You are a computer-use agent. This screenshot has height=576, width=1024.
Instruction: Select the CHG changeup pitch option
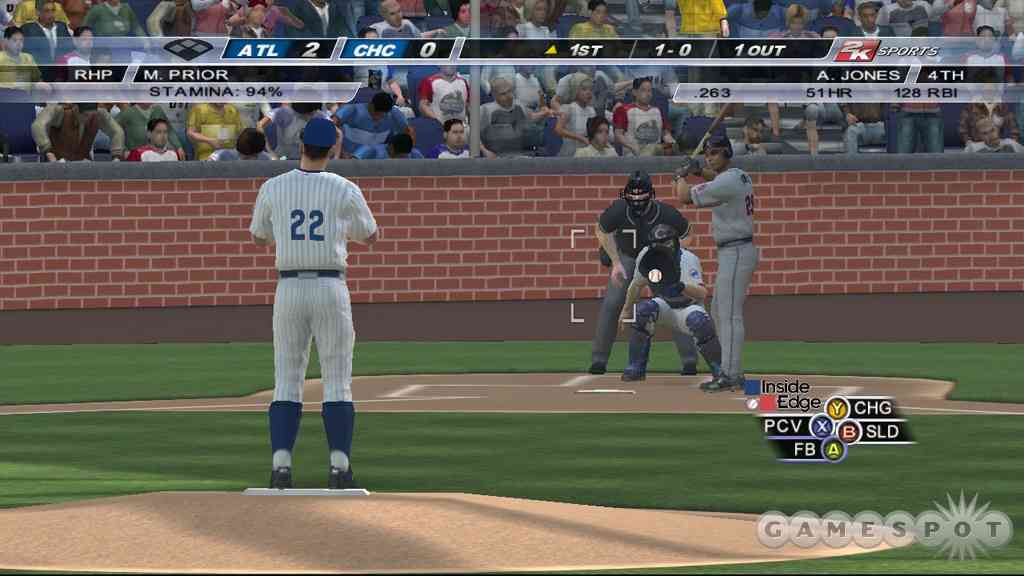coord(837,408)
